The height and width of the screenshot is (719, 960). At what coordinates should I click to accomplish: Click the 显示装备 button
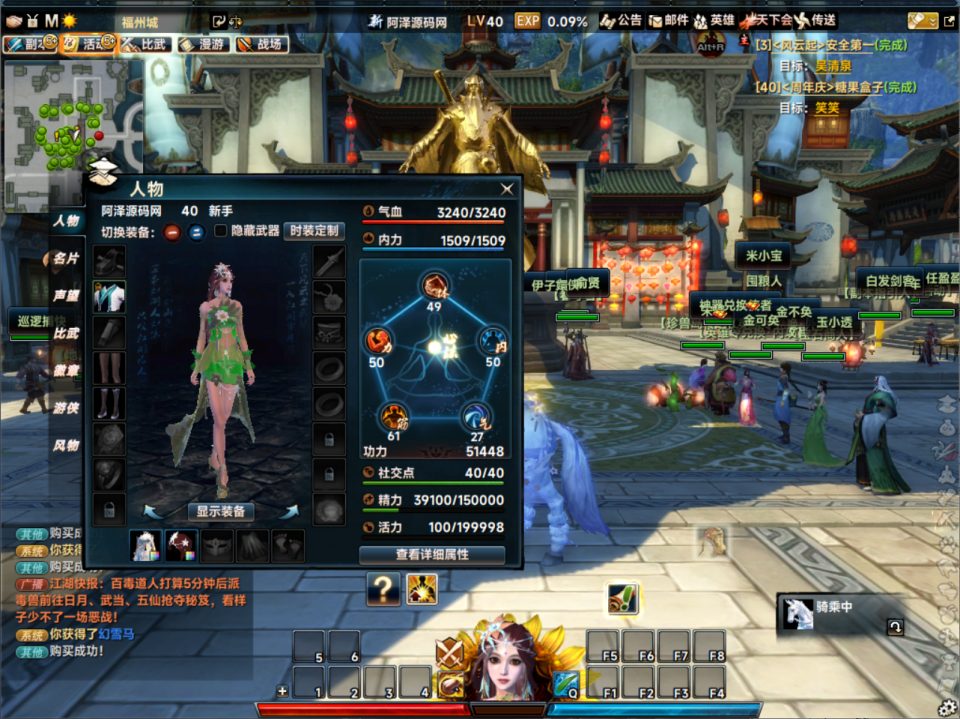coord(220,511)
